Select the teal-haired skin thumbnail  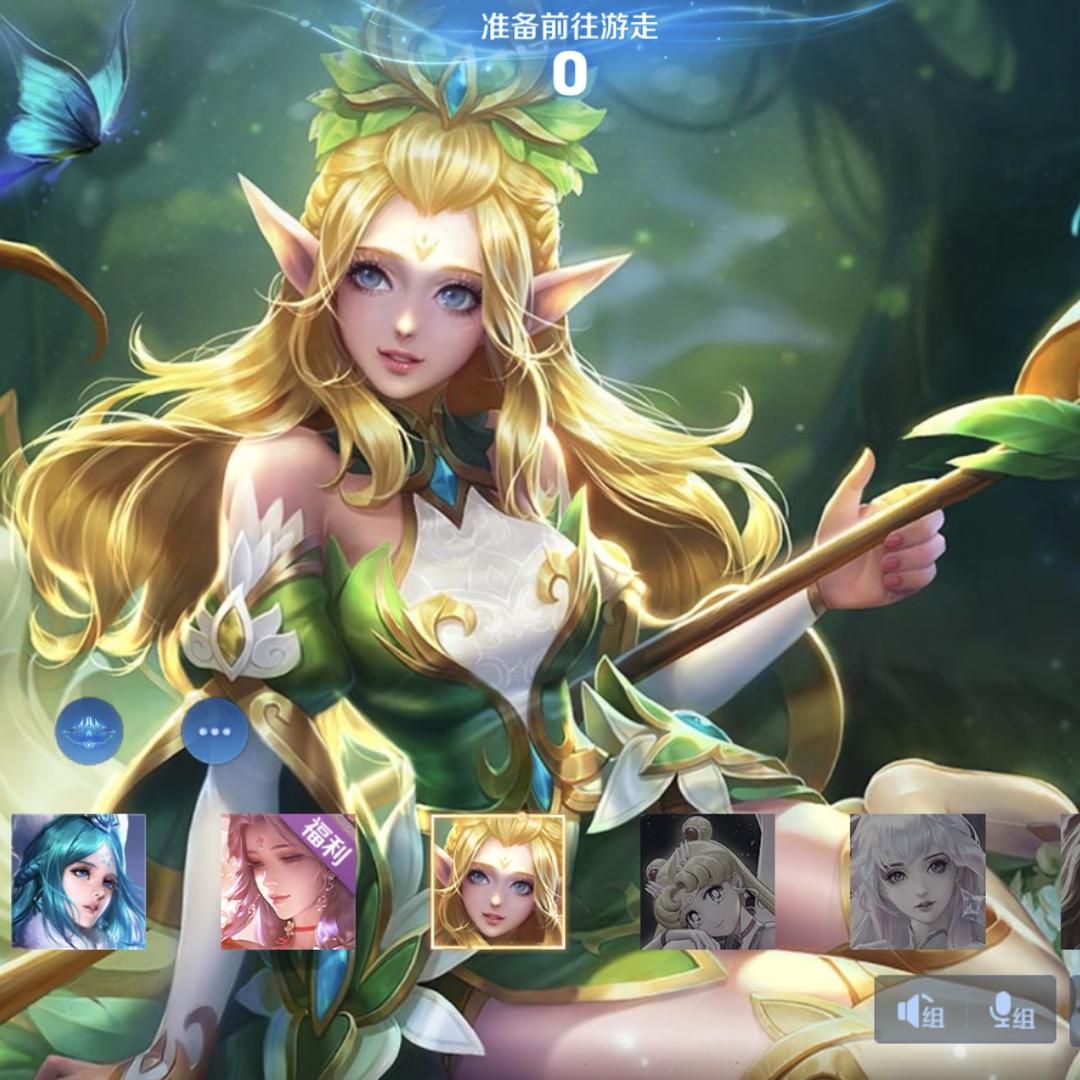tap(78, 881)
